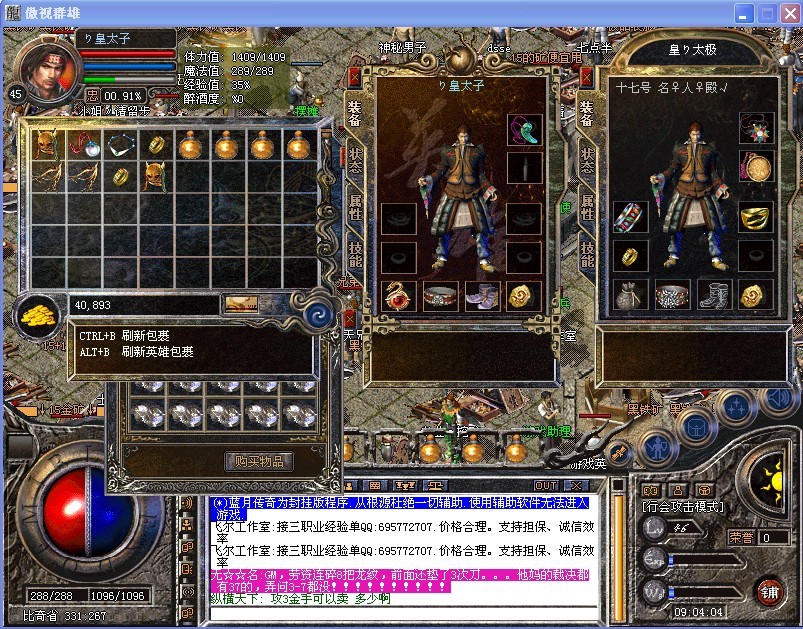Select the purple boots equipment slot
803x629 pixels.
click(x=482, y=295)
